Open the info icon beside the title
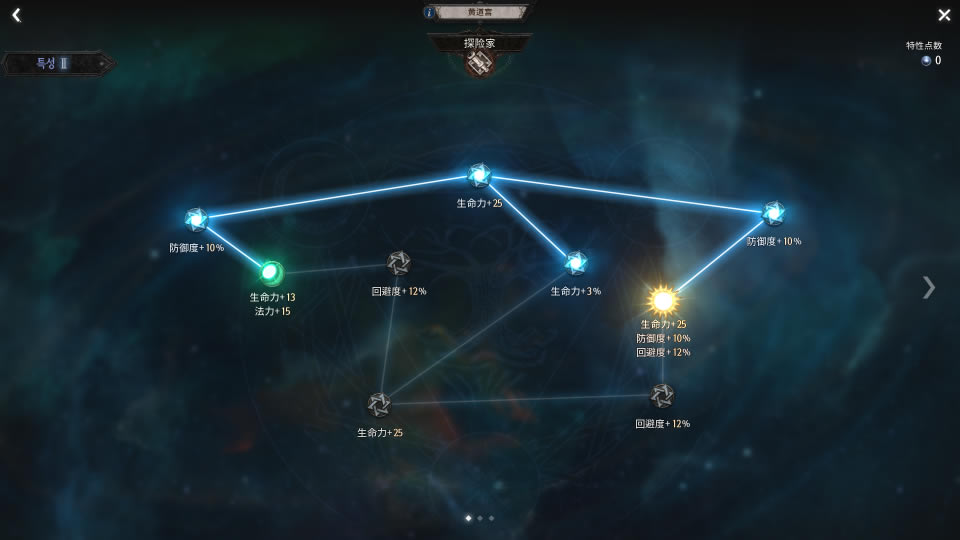Image resolution: width=960 pixels, height=540 pixels. coord(430,12)
